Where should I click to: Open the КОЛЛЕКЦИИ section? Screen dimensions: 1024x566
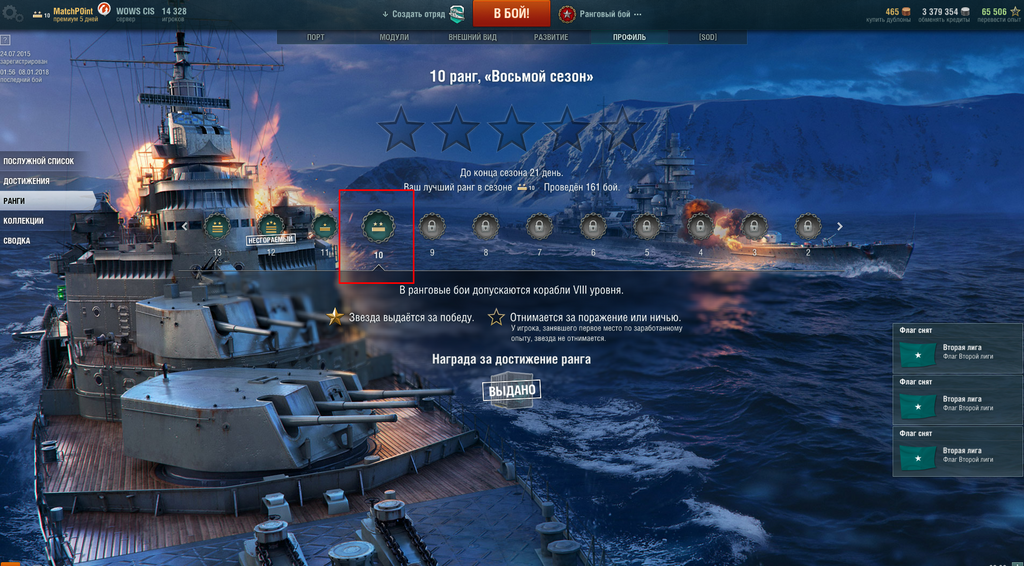pos(23,221)
